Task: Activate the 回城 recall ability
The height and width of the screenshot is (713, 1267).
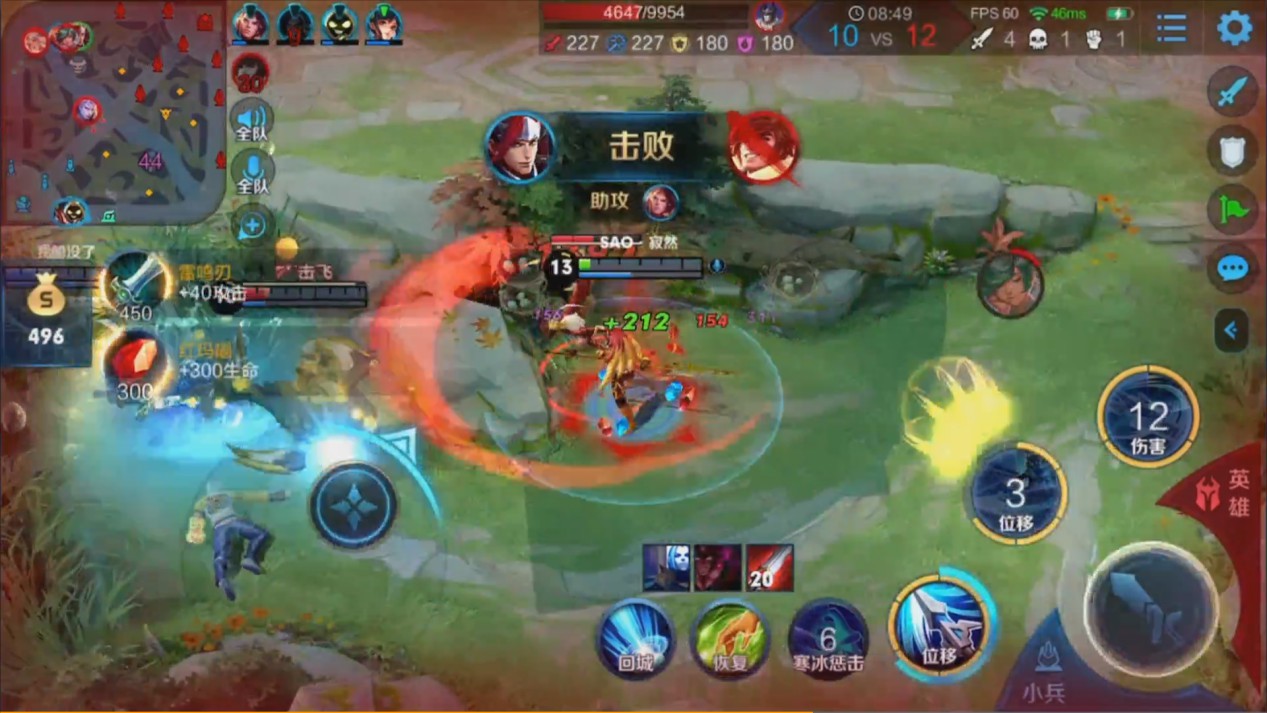Action: [635, 637]
